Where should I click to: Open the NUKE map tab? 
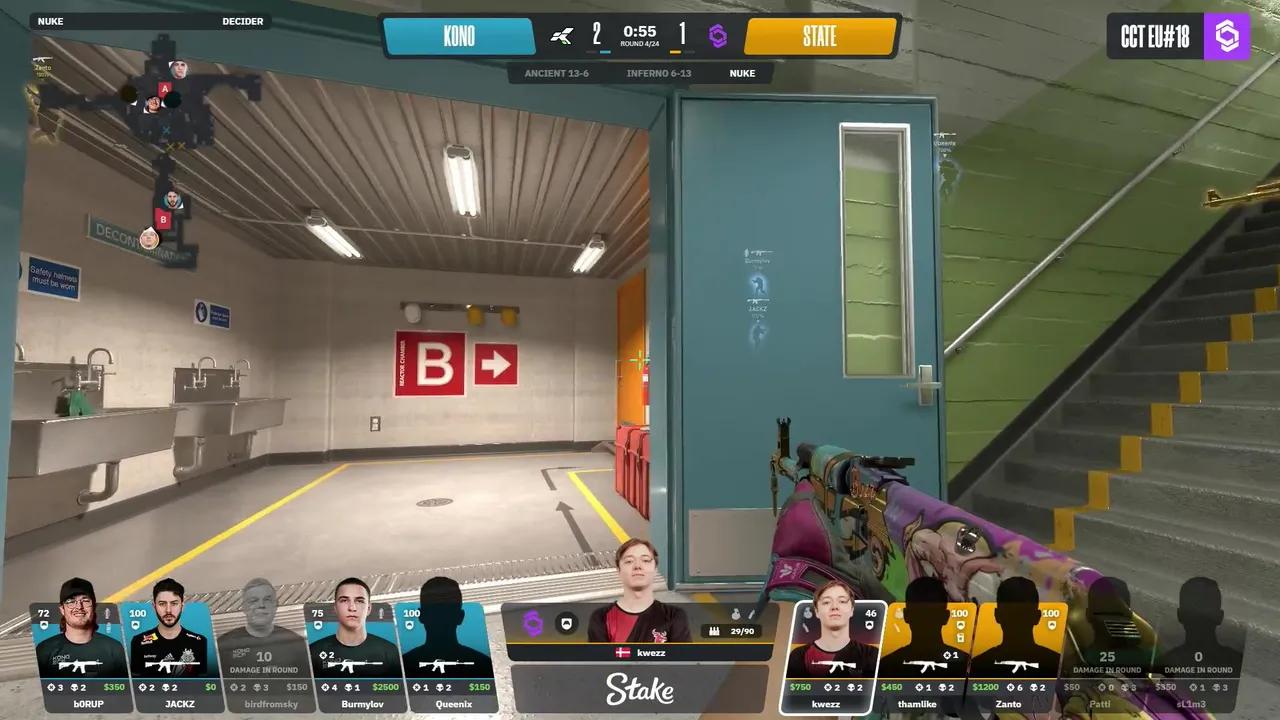point(742,73)
